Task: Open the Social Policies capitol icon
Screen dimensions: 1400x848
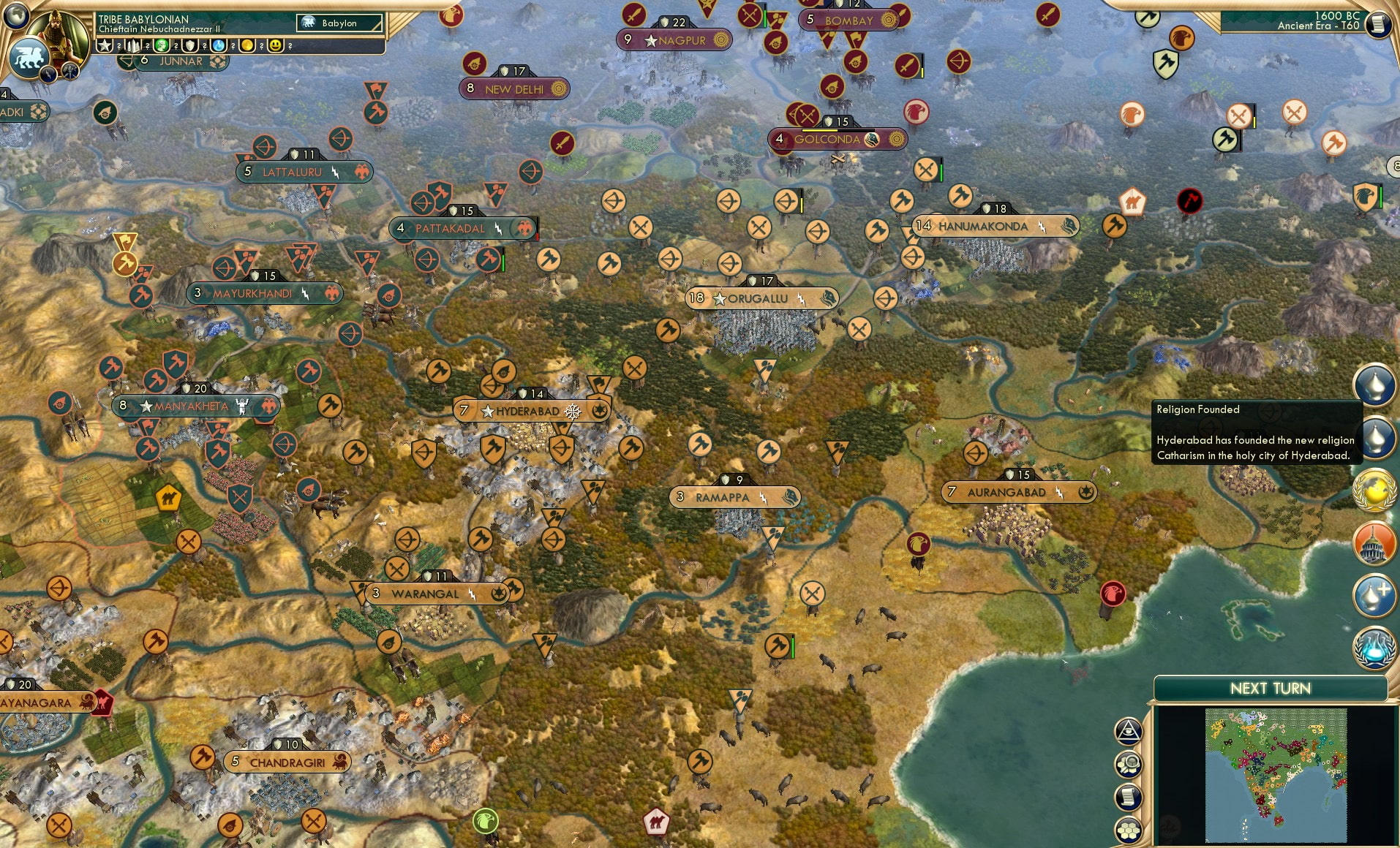Action: [x=1374, y=544]
